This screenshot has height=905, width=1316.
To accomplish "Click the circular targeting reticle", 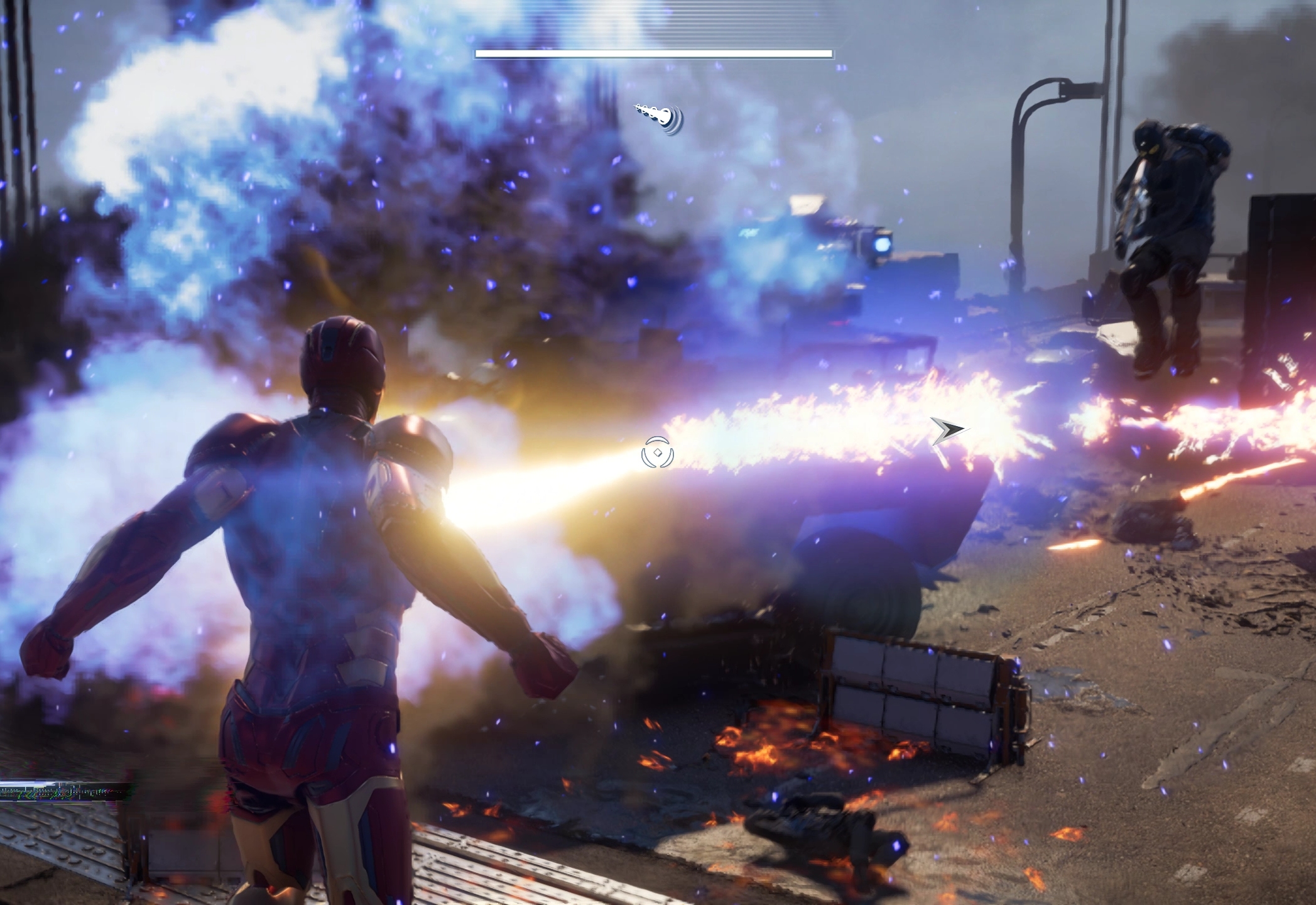I will 658,452.
